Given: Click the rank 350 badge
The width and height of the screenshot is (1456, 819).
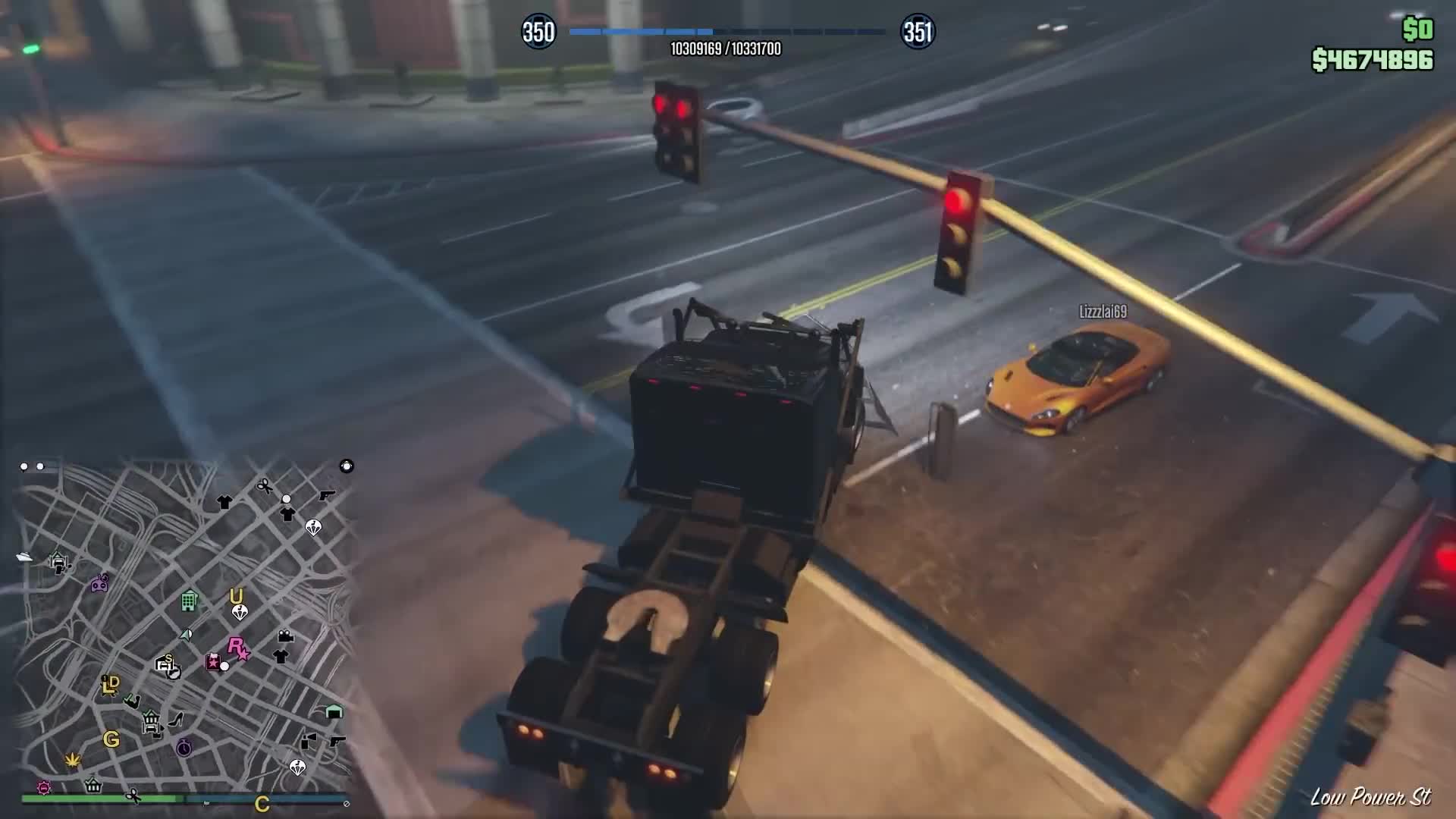Looking at the screenshot, I should click(x=540, y=32).
